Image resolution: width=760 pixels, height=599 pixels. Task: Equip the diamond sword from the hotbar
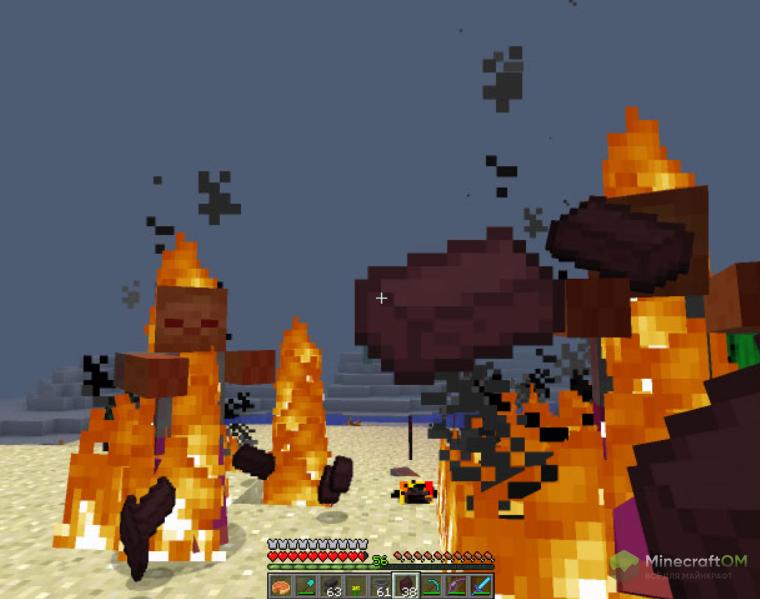point(481,586)
